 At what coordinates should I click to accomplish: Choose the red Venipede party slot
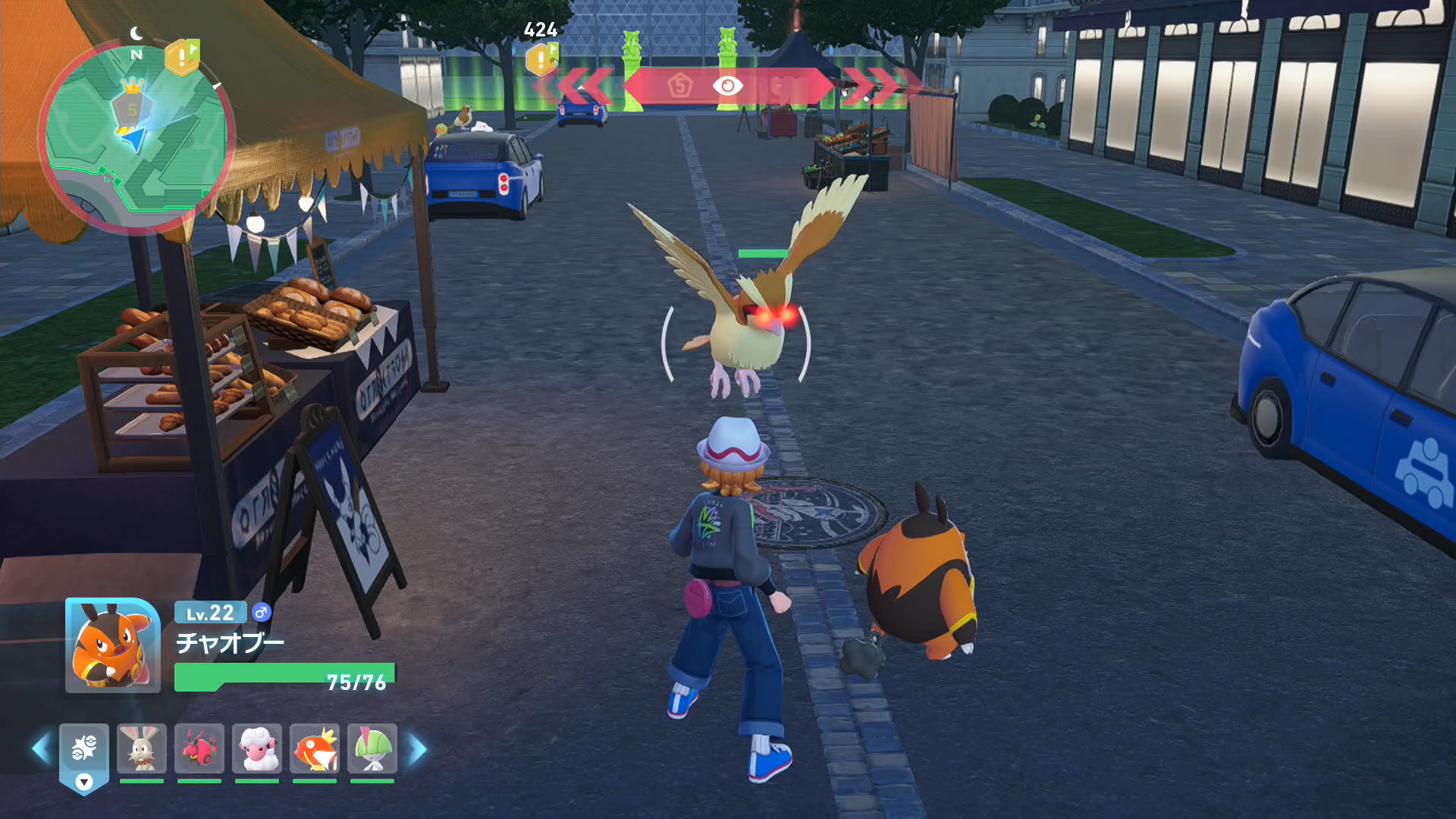pyautogui.click(x=199, y=748)
